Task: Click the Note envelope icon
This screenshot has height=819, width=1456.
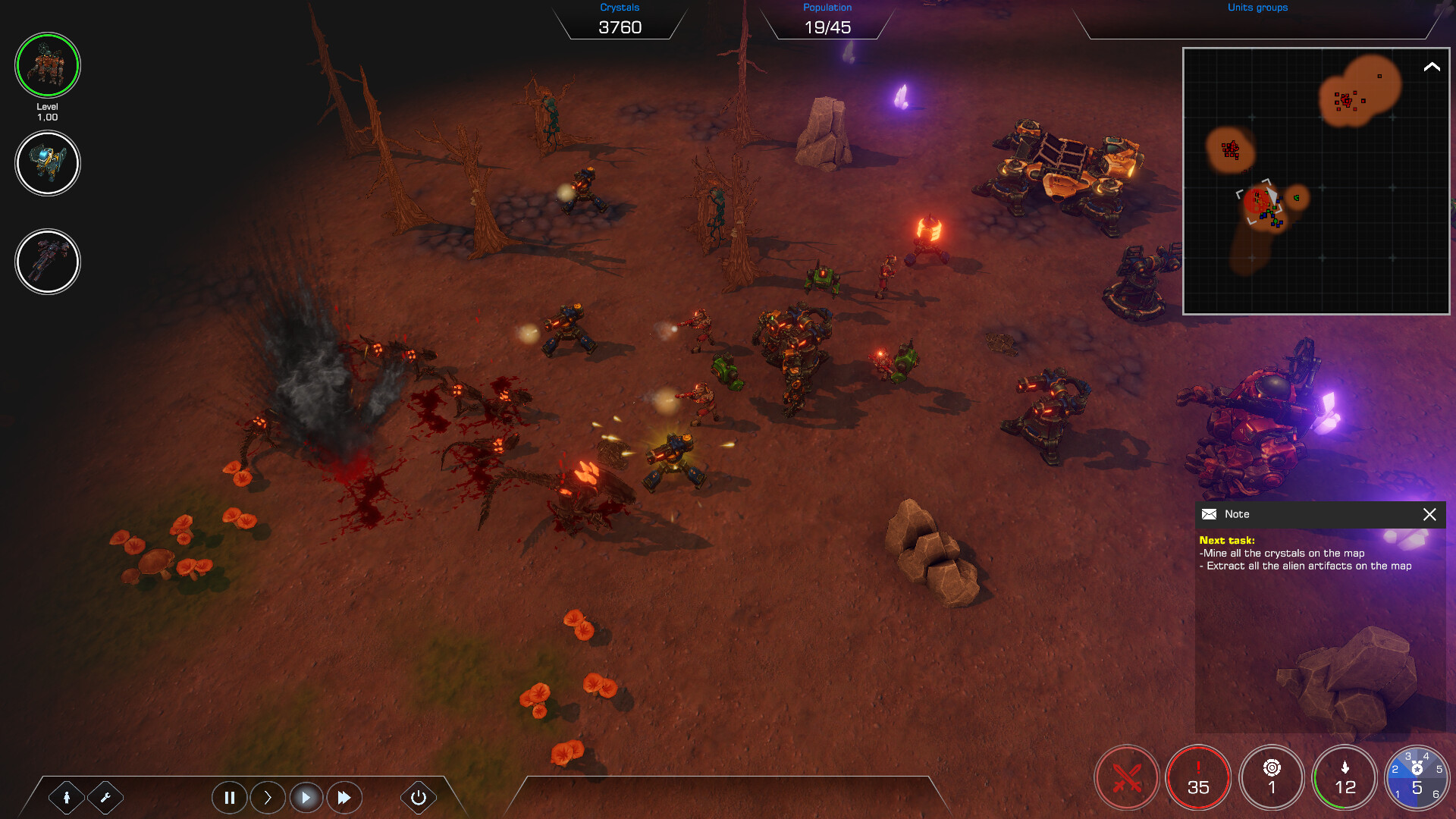Action: [x=1209, y=514]
